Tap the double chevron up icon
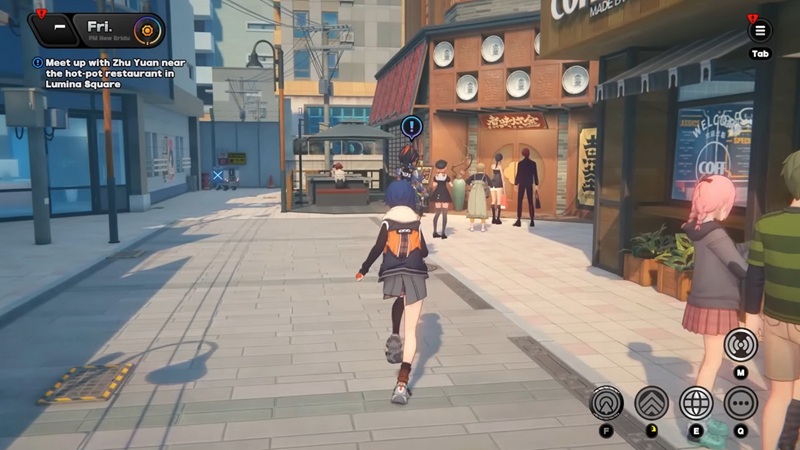The image size is (800, 450). tap(651, 402)
